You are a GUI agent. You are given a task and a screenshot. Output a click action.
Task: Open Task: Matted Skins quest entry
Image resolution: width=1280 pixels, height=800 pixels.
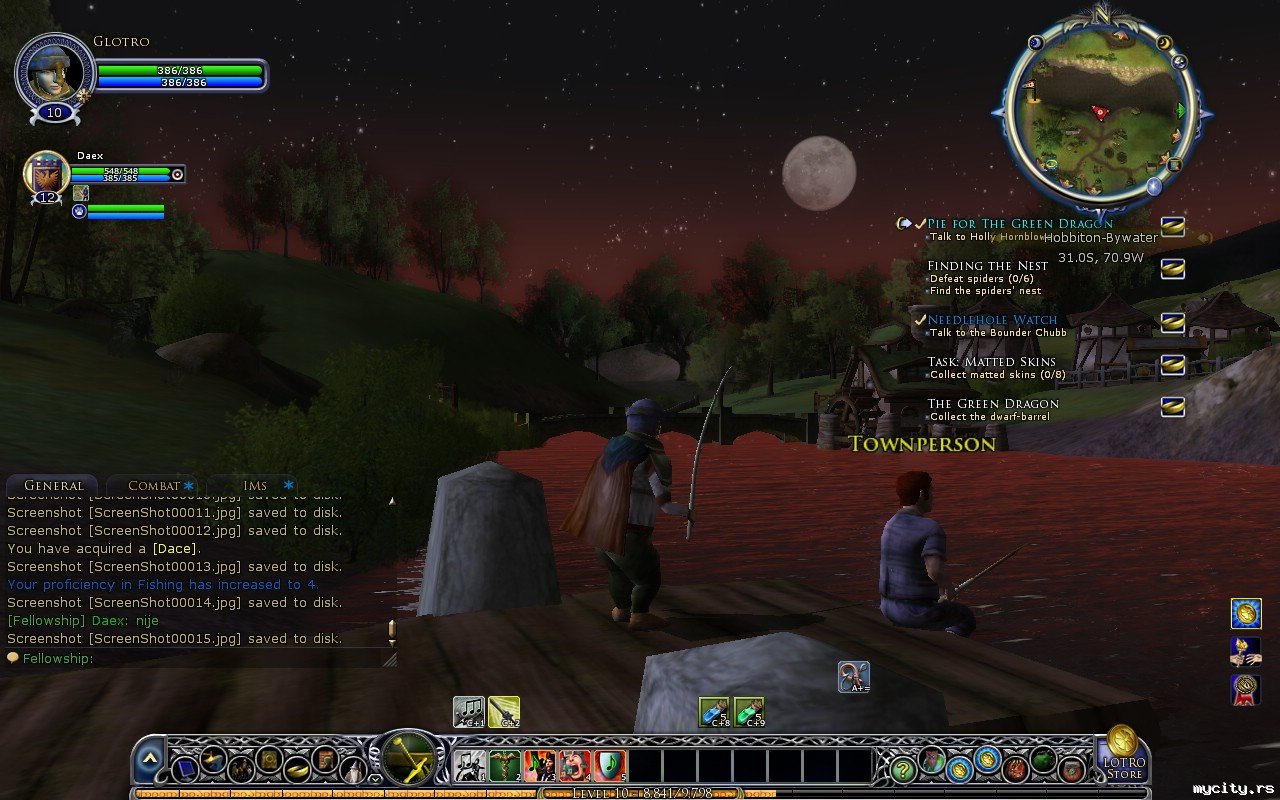[x=991, y=362]
